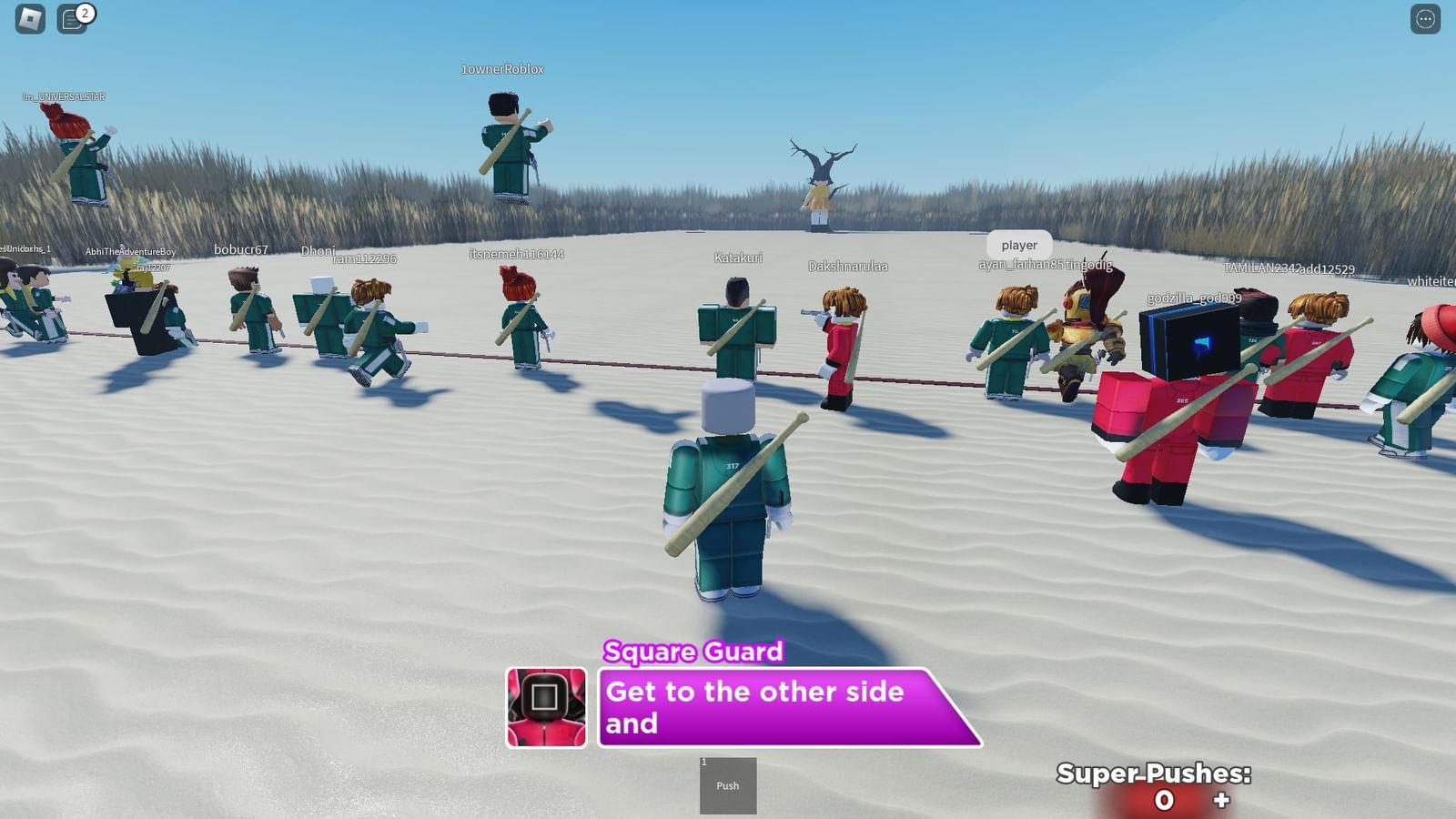Click the itsnemeh116144 nametag
Screen dimensions: 1456x819
coord(515,255)
